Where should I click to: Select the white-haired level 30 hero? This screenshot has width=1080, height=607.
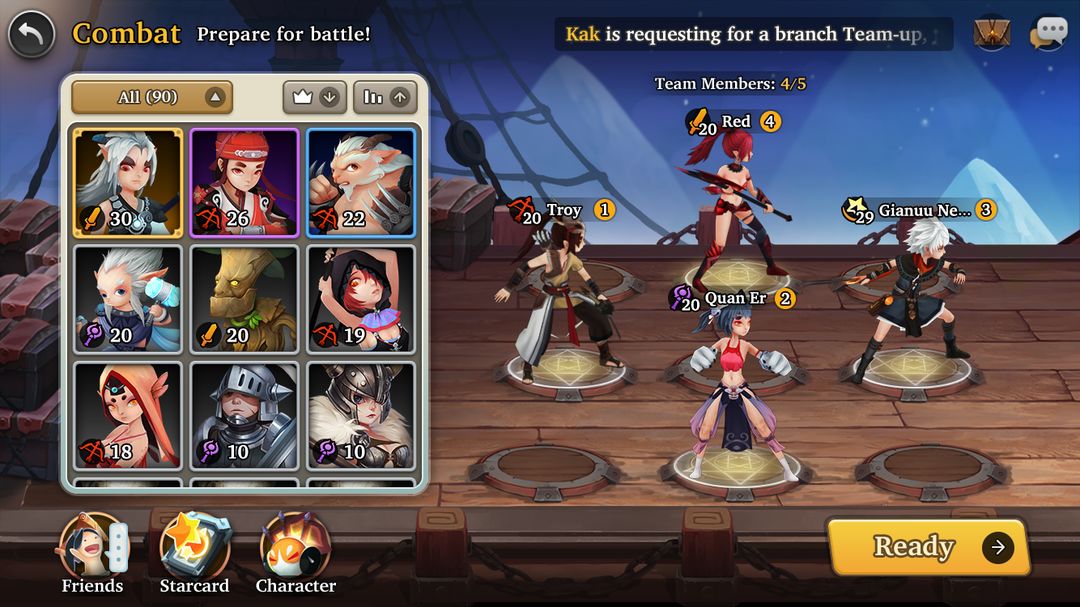point(127,182)
